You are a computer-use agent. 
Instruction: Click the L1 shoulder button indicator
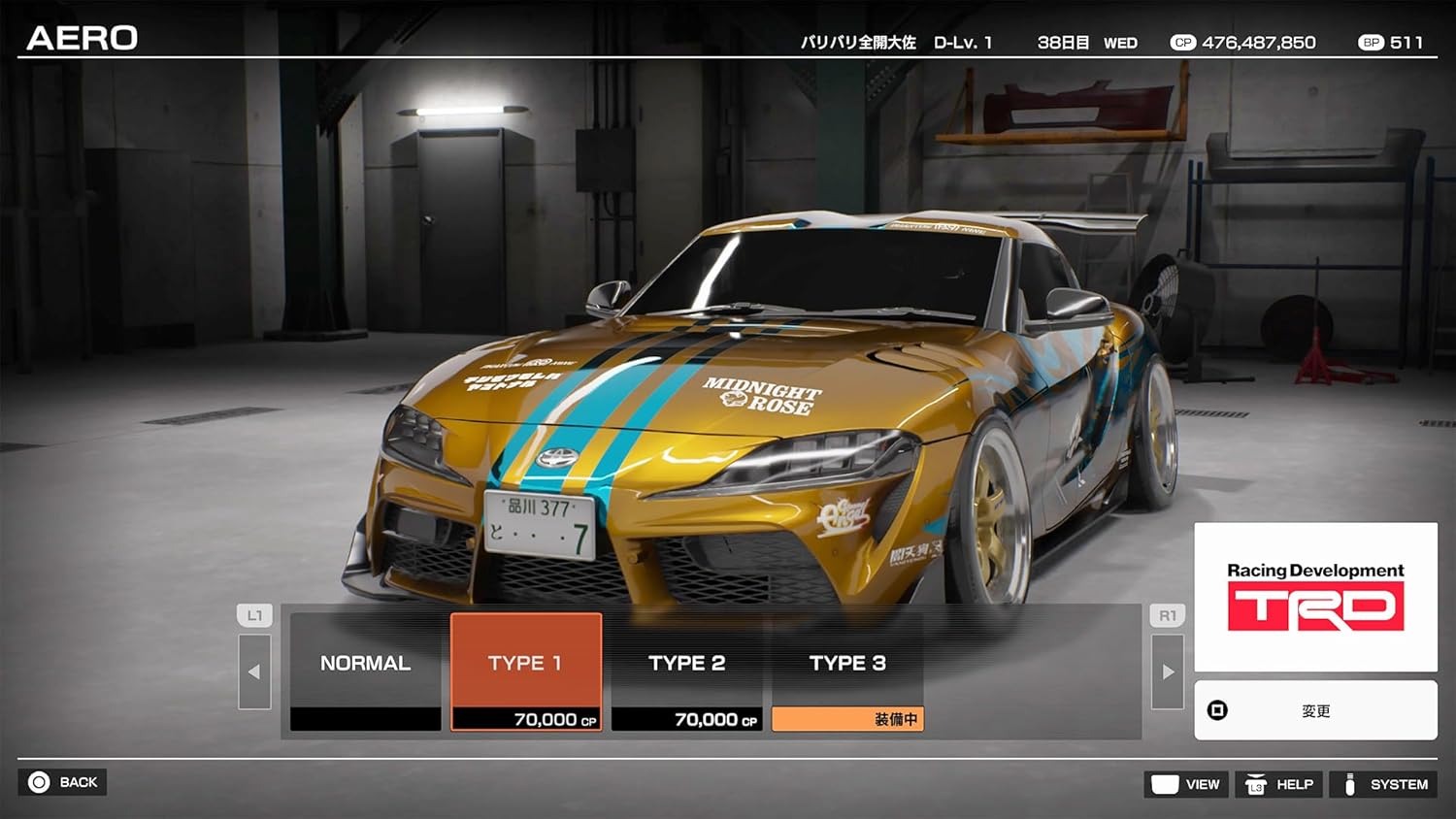point(254,614)
